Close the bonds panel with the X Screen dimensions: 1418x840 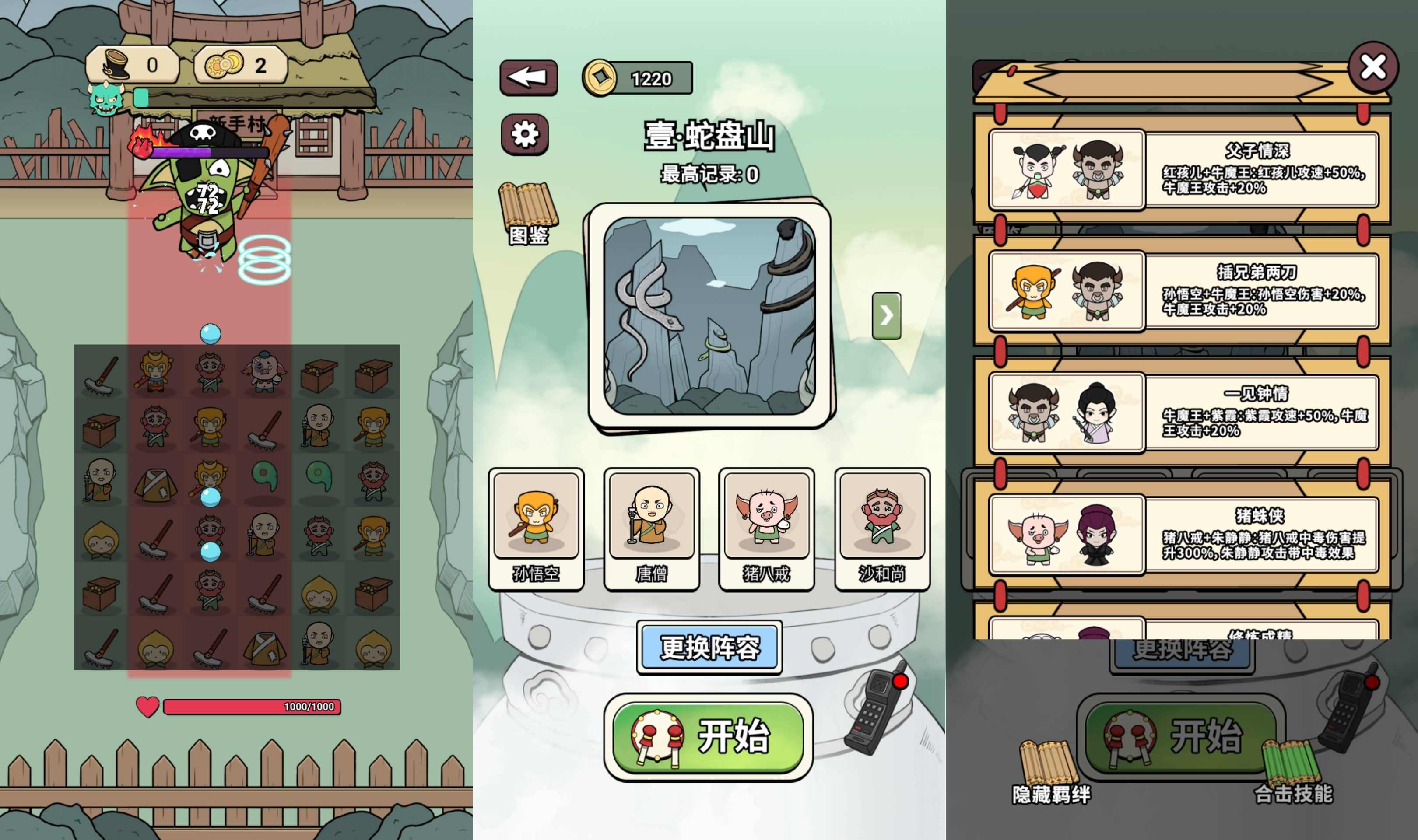click(1374, 67)
